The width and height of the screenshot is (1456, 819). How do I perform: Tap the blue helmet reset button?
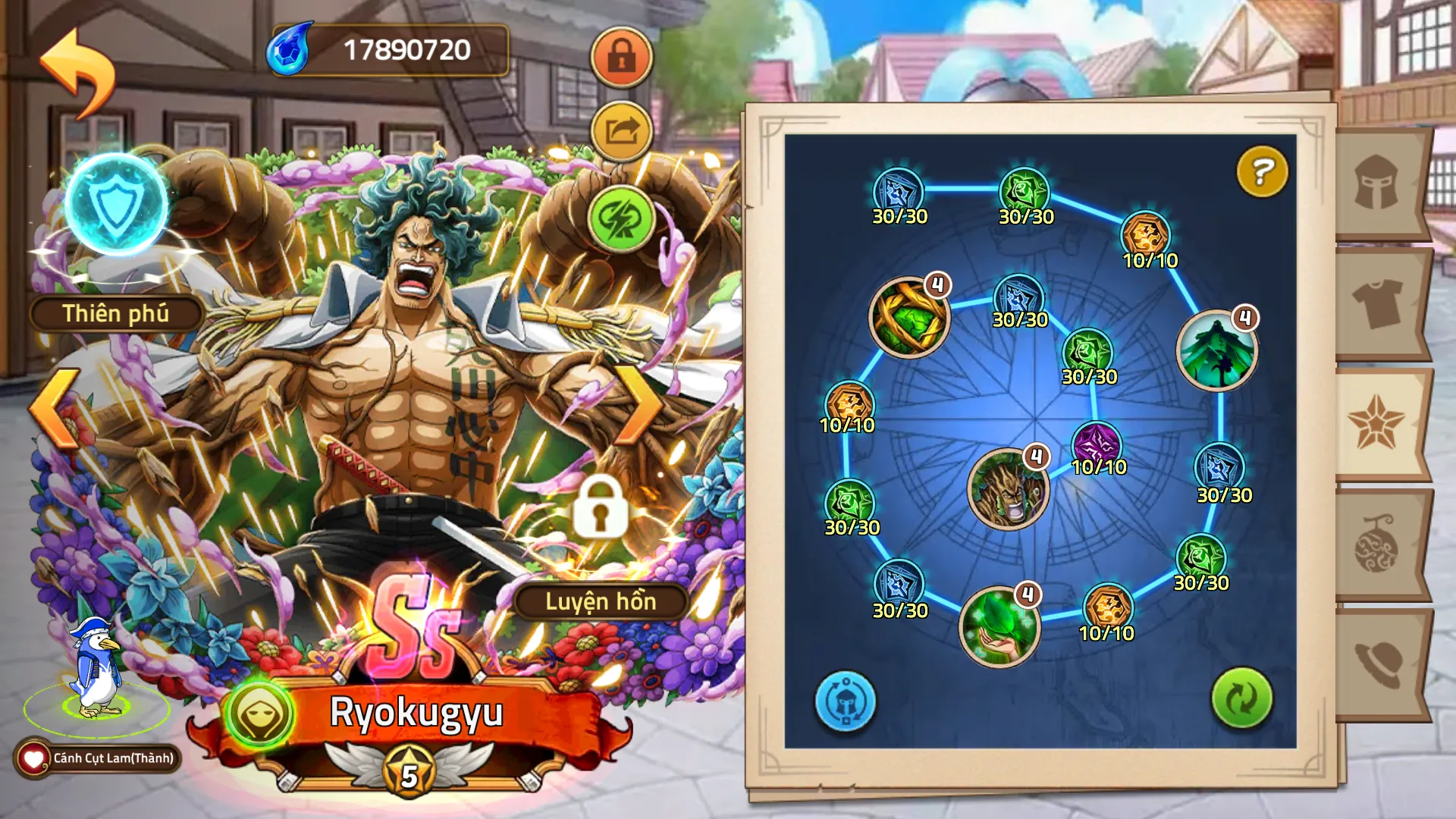(846, 701)
